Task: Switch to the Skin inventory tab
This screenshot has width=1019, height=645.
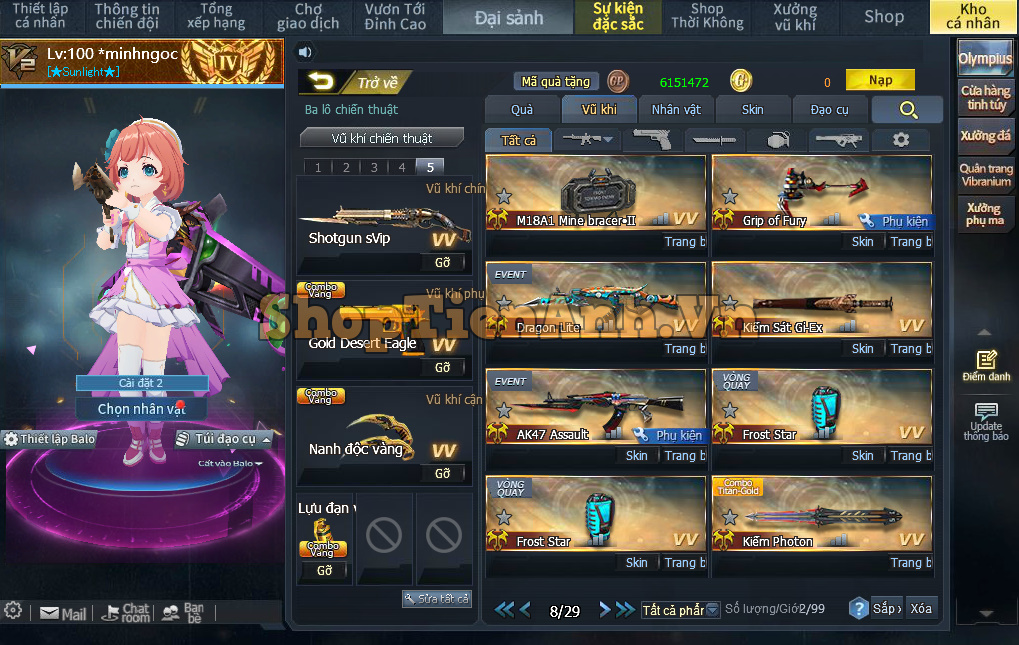Action: coord(752,109)
